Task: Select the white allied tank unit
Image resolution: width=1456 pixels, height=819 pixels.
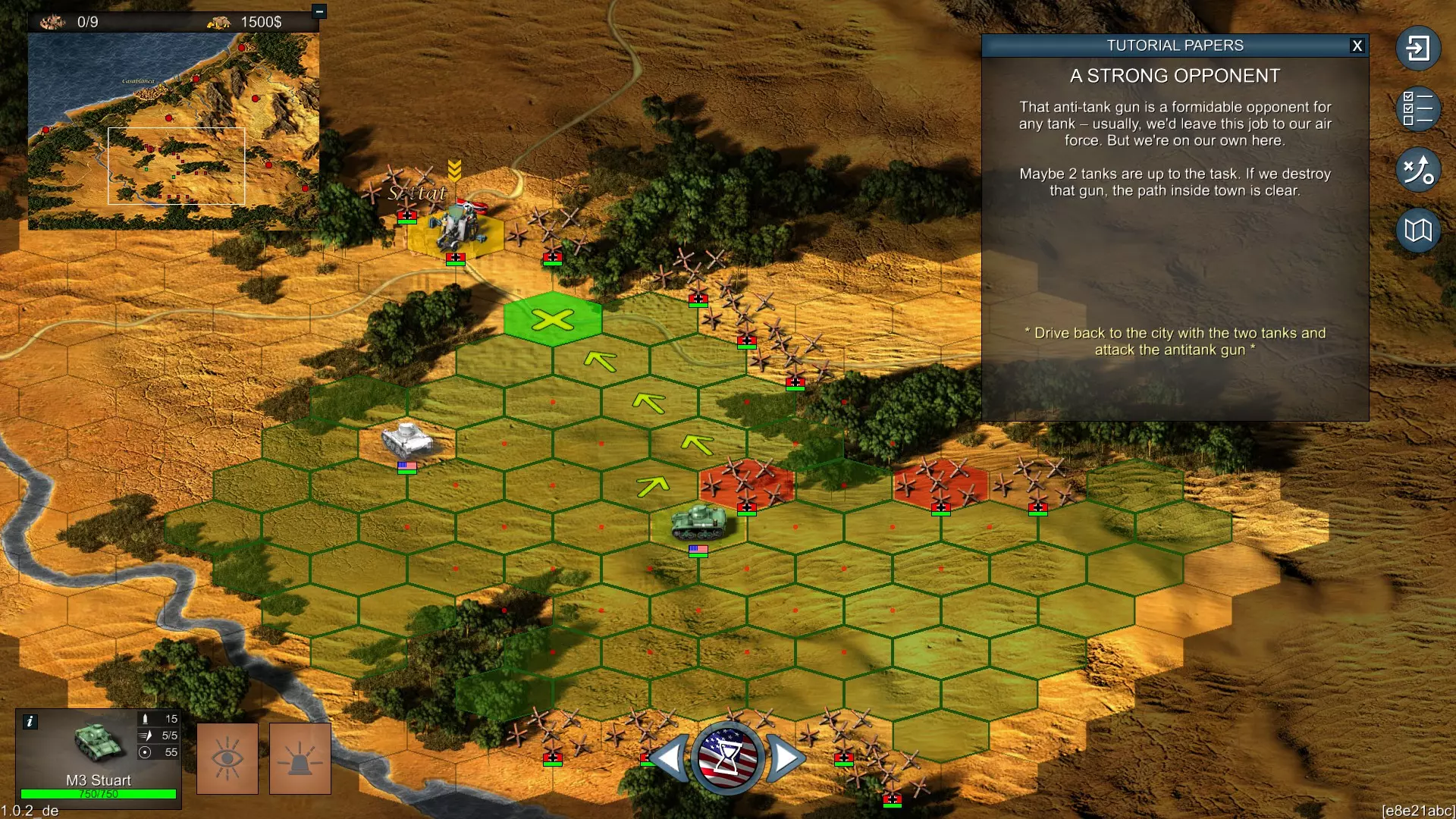Action: tap(406, 439)
